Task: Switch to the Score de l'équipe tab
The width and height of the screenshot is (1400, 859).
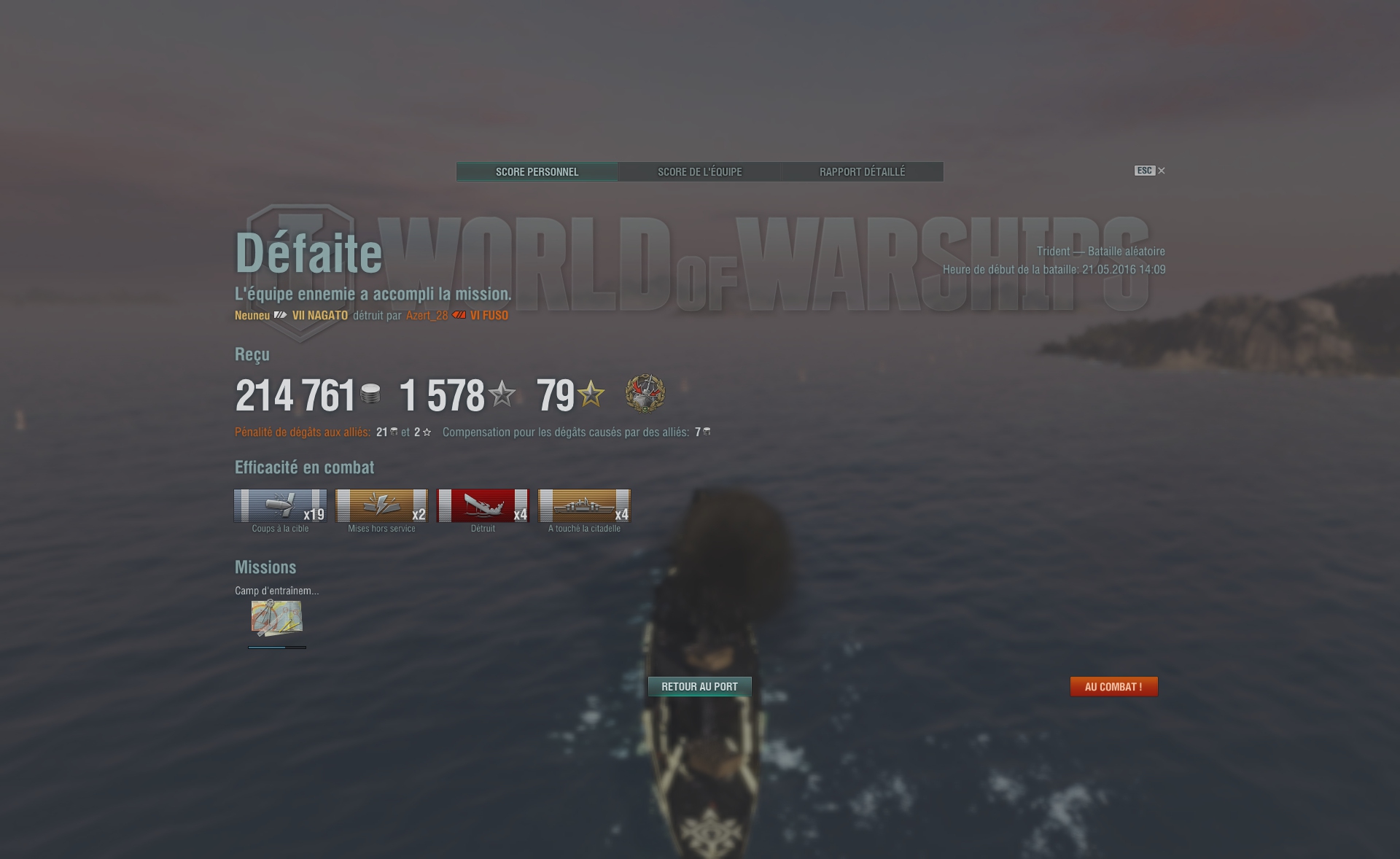Action: coord(699,172)
